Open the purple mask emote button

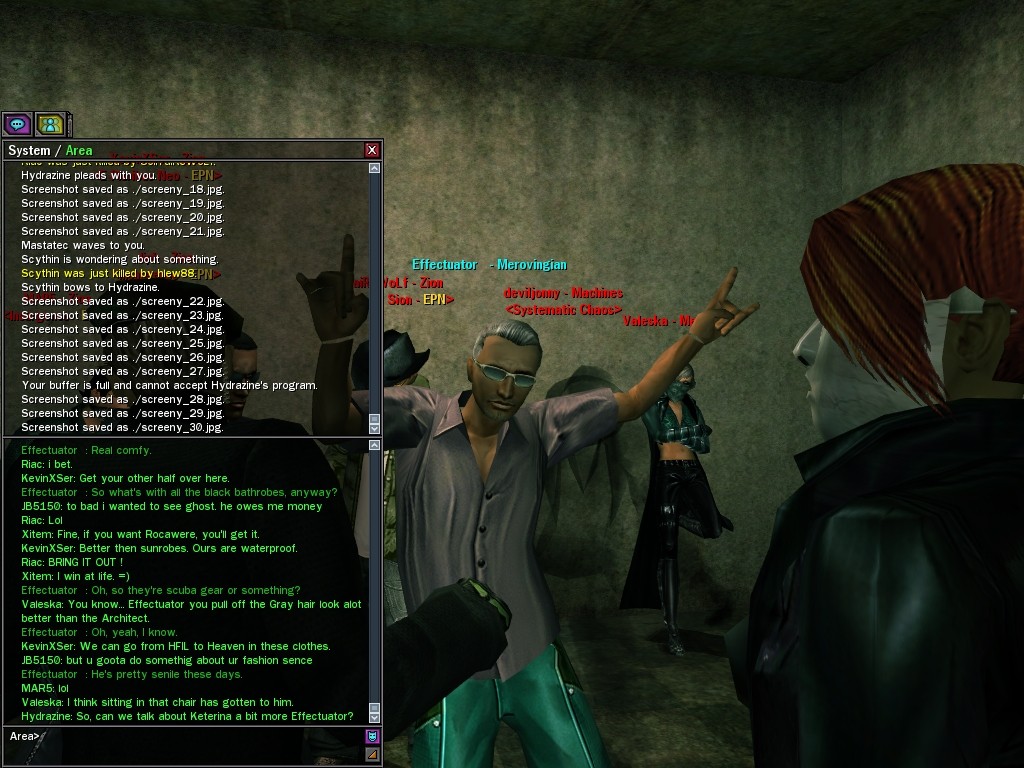tap(372, 737)
